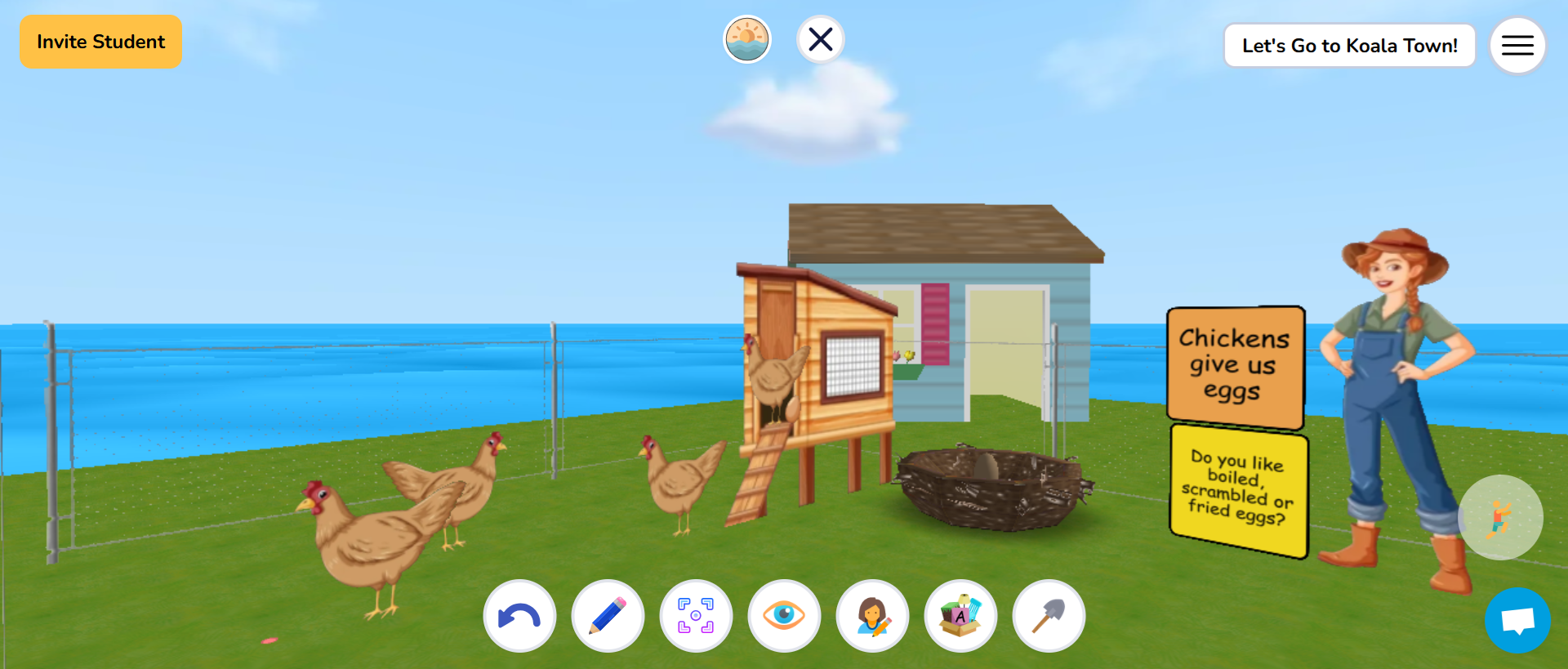Open the avatar editor icon

872,615
